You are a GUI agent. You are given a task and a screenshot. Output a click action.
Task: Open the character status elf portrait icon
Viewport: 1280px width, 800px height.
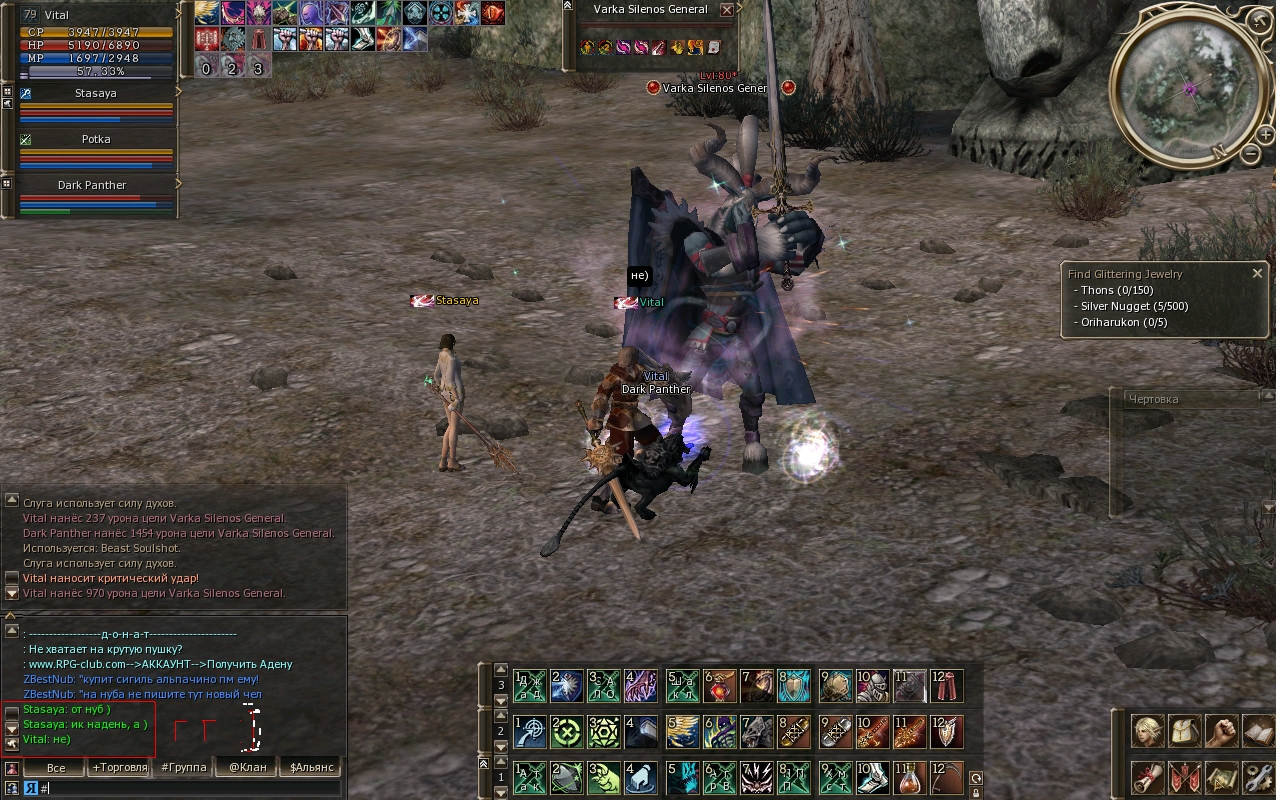(x=1148, y=731)
